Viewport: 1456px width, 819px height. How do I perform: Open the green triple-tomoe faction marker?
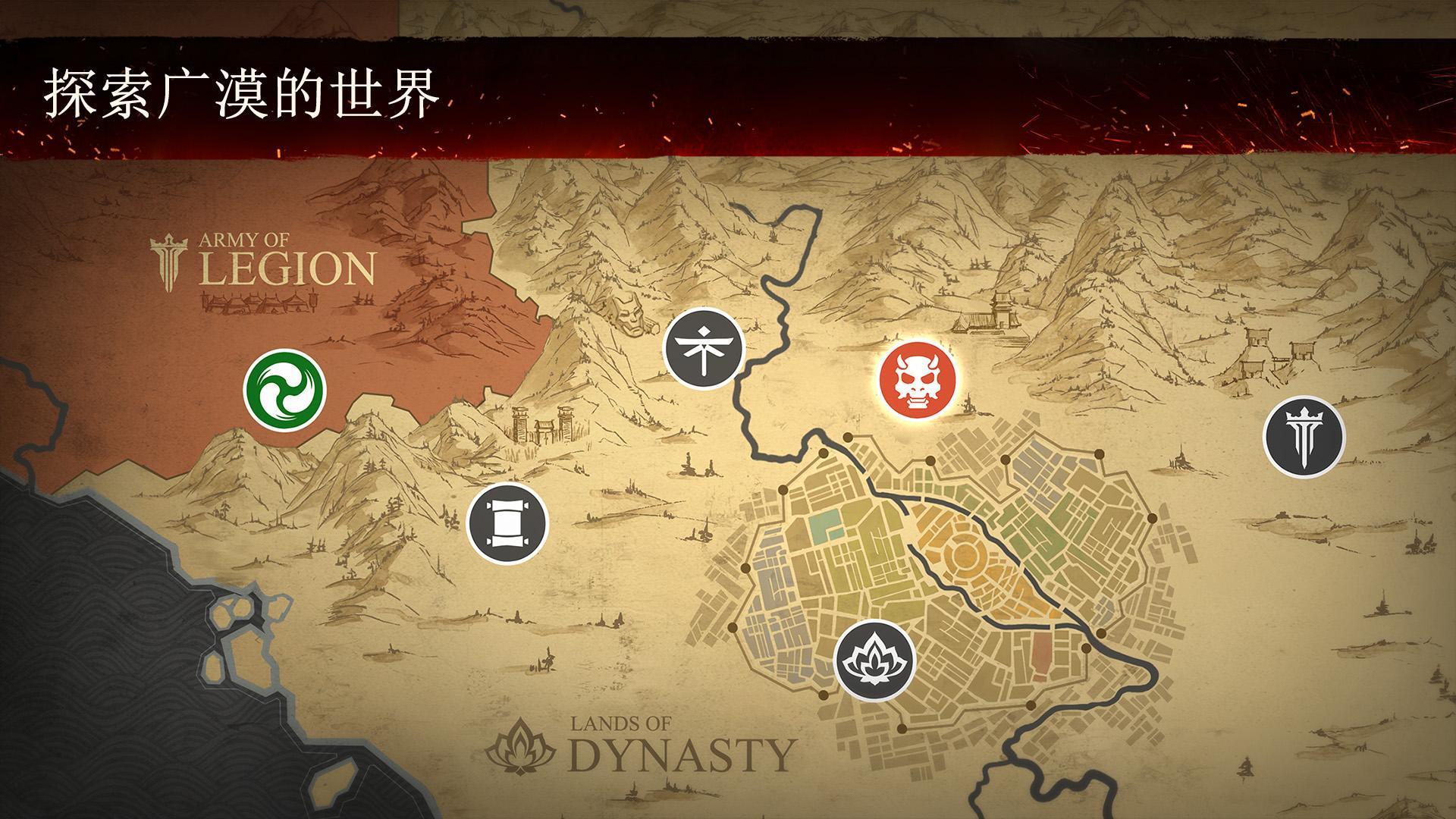[x=284, y=391]
